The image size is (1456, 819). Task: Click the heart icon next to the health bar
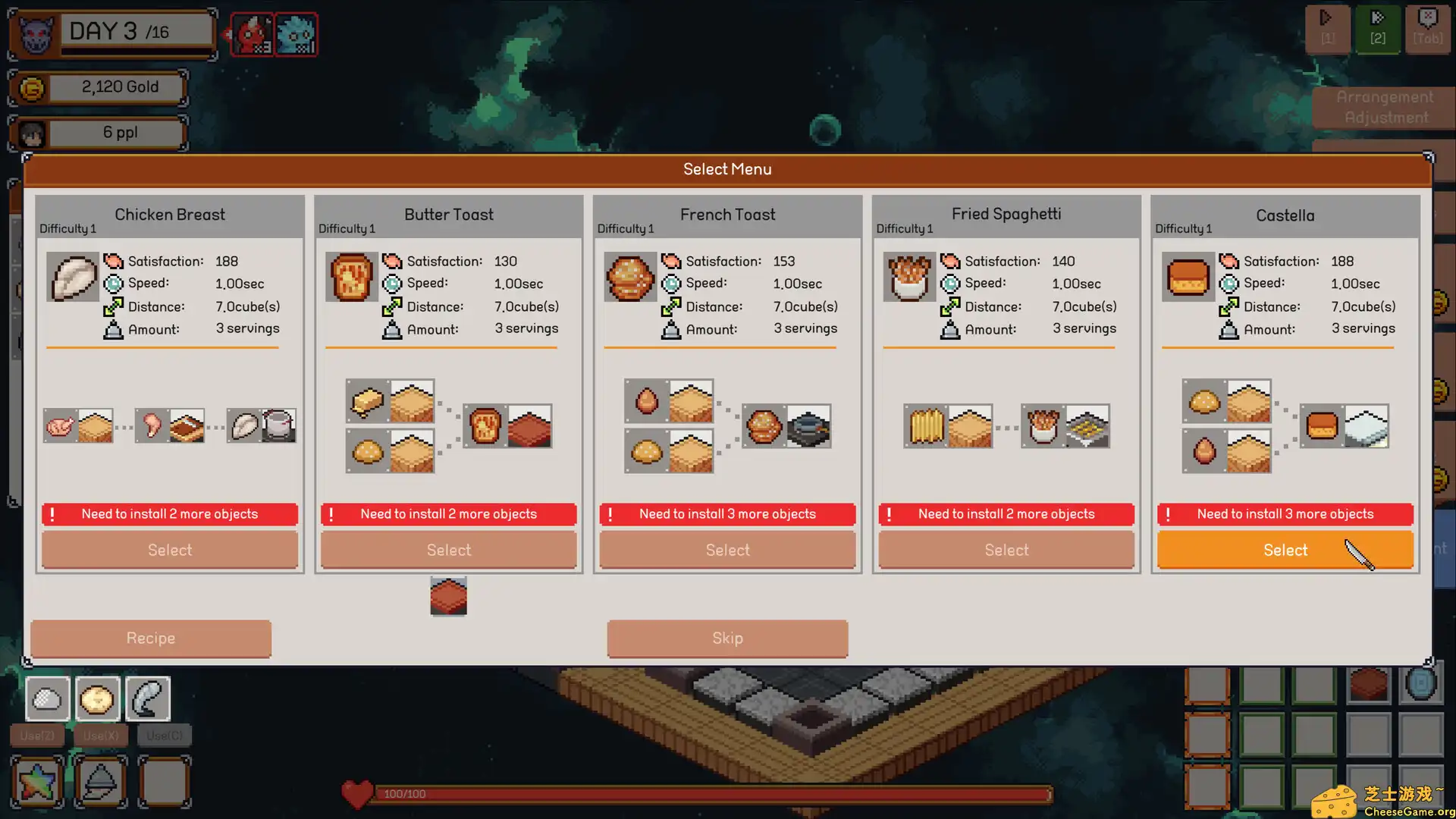click(356, 793)
